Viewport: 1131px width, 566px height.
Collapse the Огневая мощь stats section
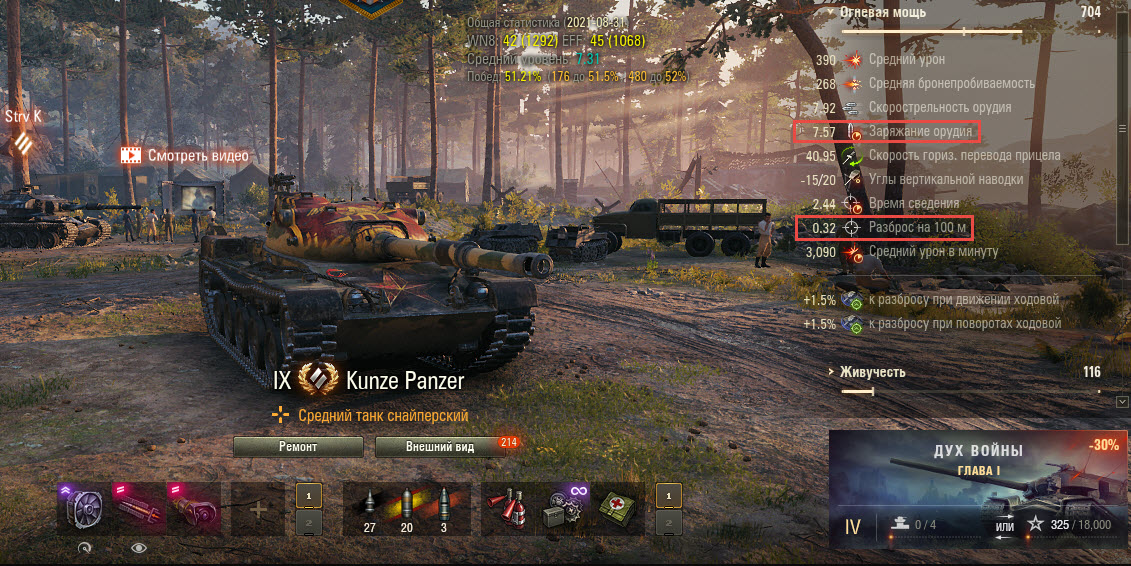pos(882,13)
